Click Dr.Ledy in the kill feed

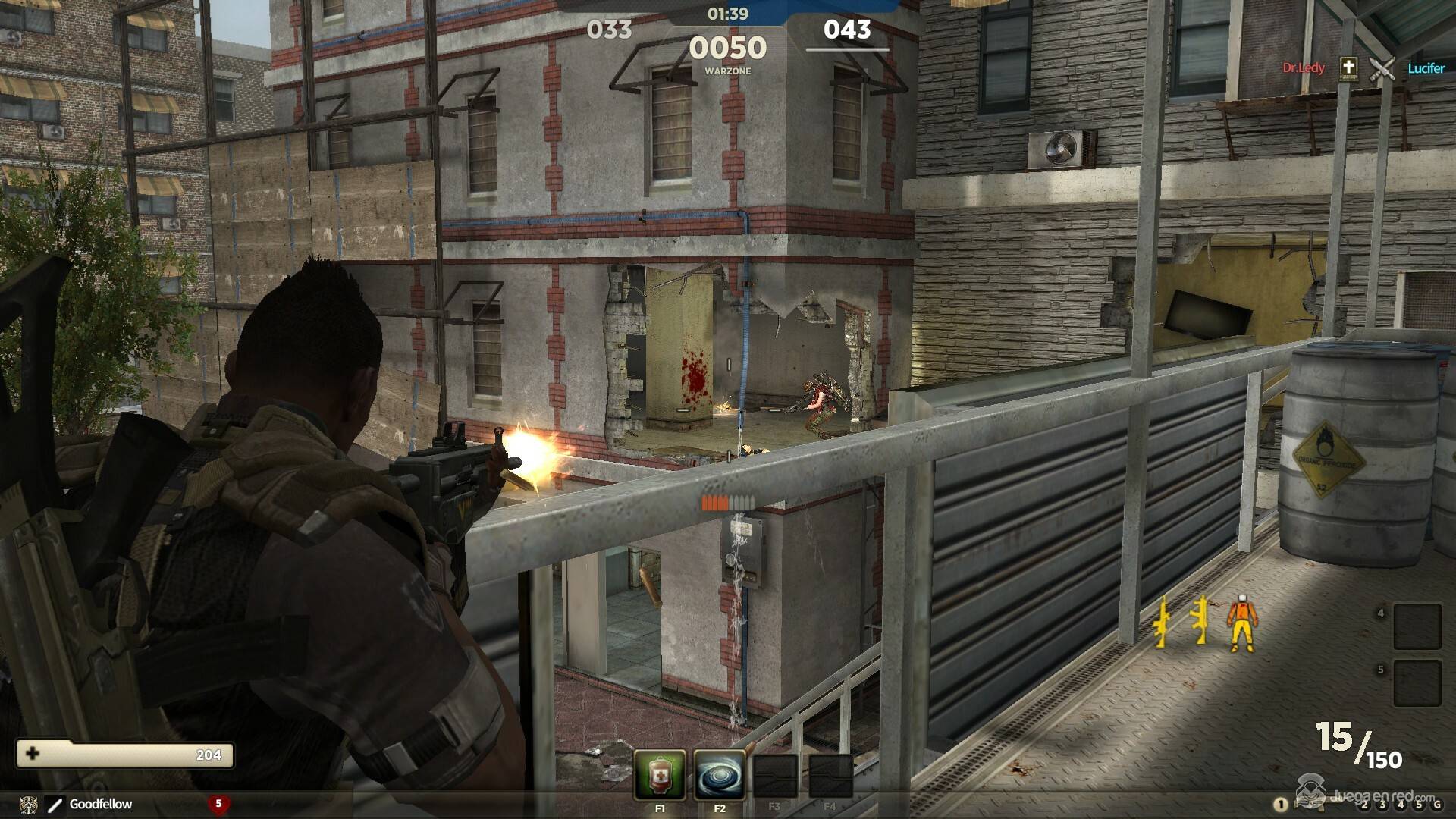(1304, 68)
